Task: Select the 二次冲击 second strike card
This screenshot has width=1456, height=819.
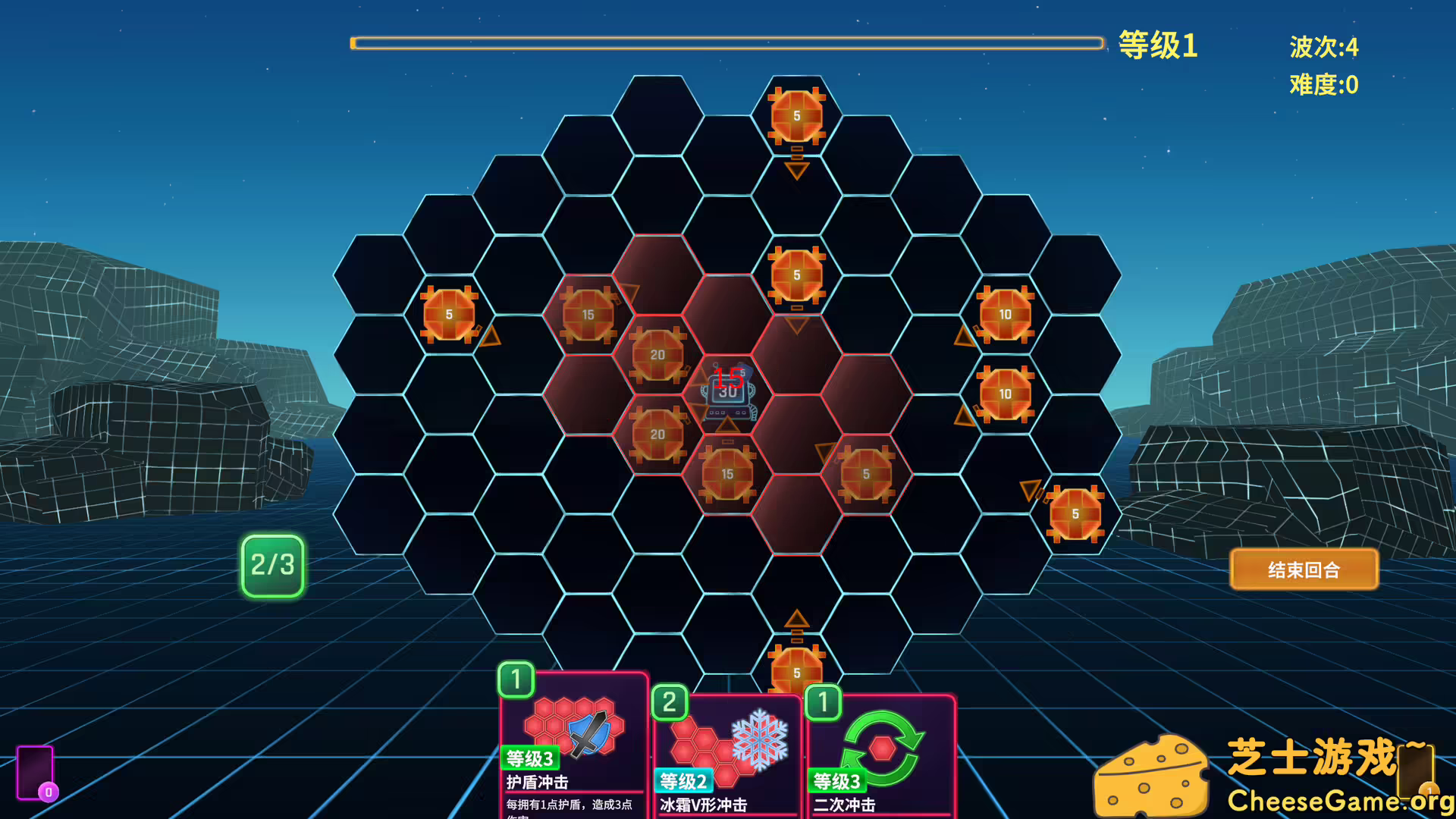Action: (880, 758)
